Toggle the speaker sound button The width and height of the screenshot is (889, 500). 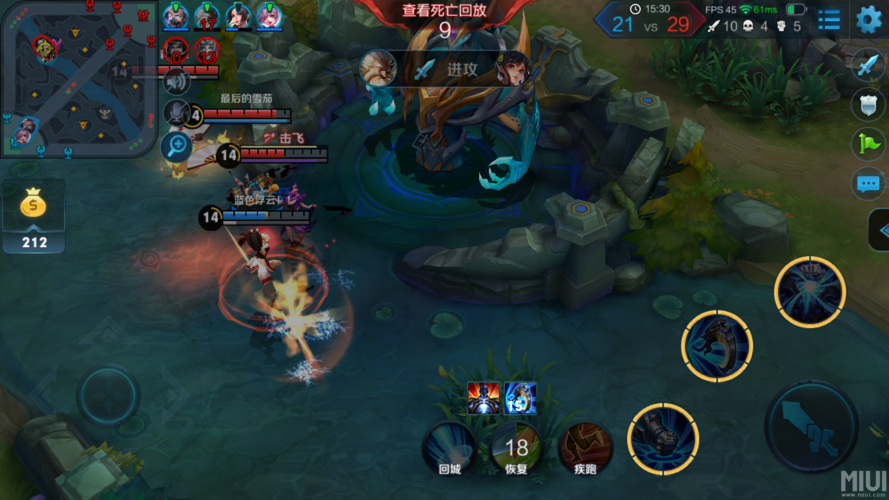177,81
